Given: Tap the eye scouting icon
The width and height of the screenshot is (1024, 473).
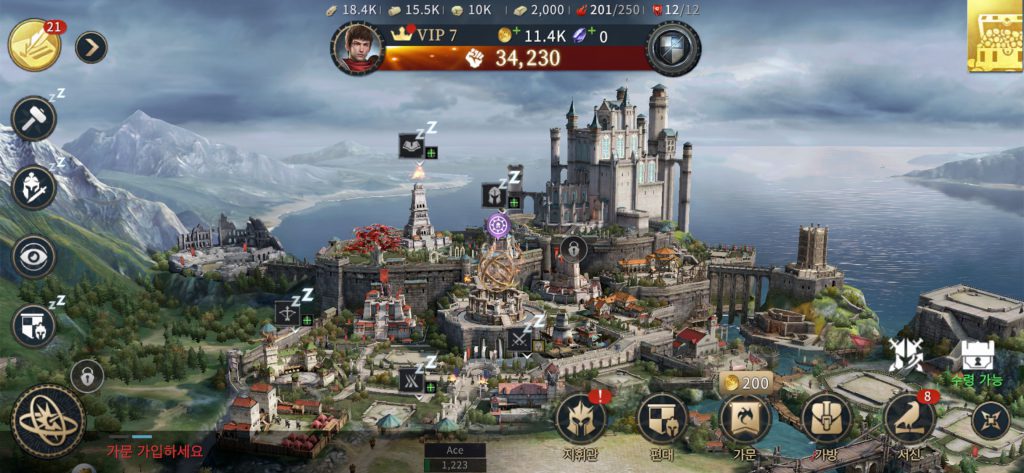Looking at the screenshot, I should click(33, 257).
